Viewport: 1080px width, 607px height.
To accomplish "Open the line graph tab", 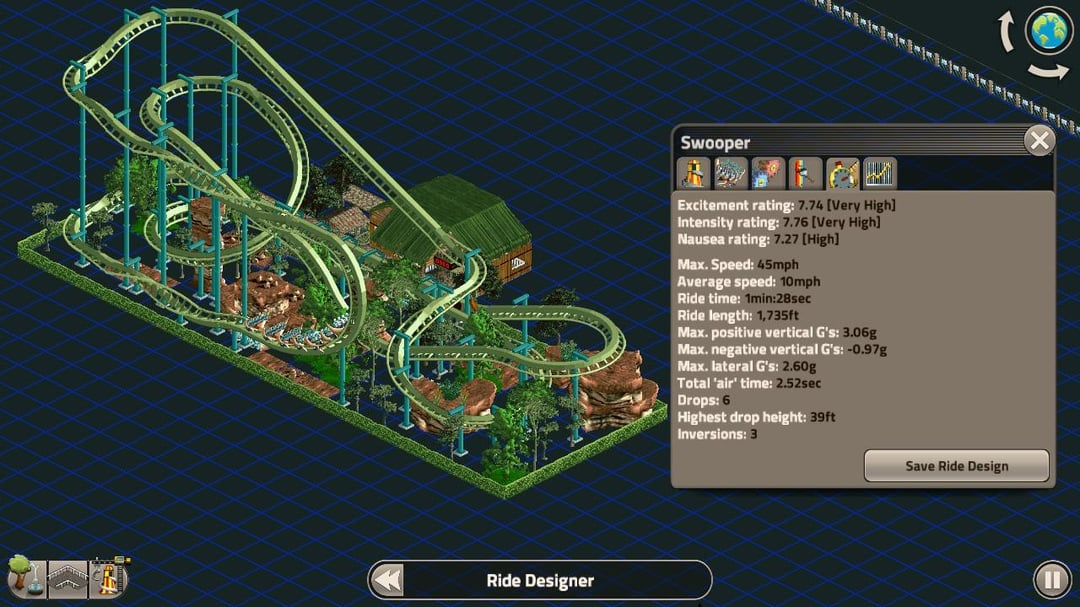I will 879,173.
